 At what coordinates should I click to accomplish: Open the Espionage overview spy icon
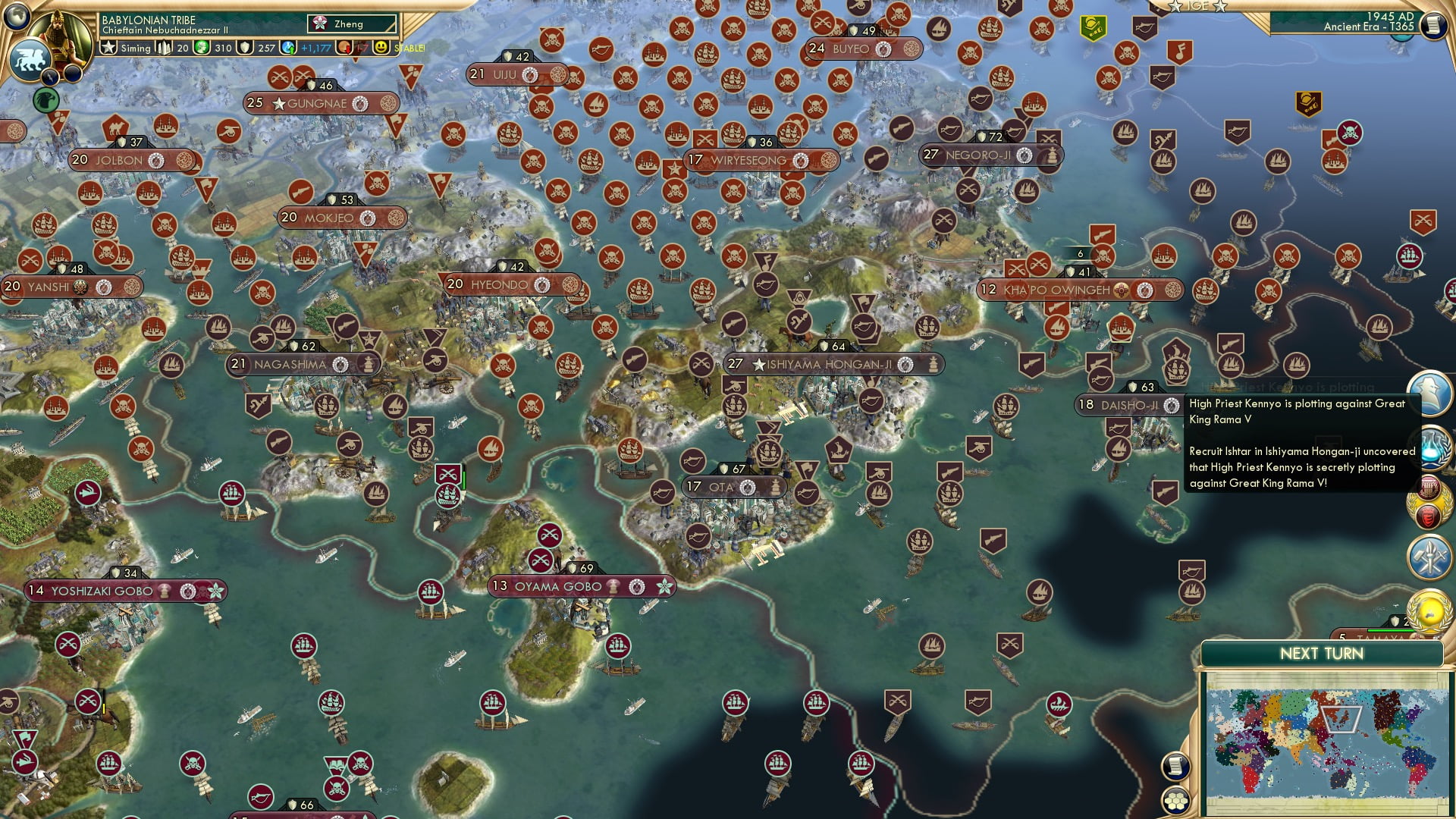tap(1429, 391)
